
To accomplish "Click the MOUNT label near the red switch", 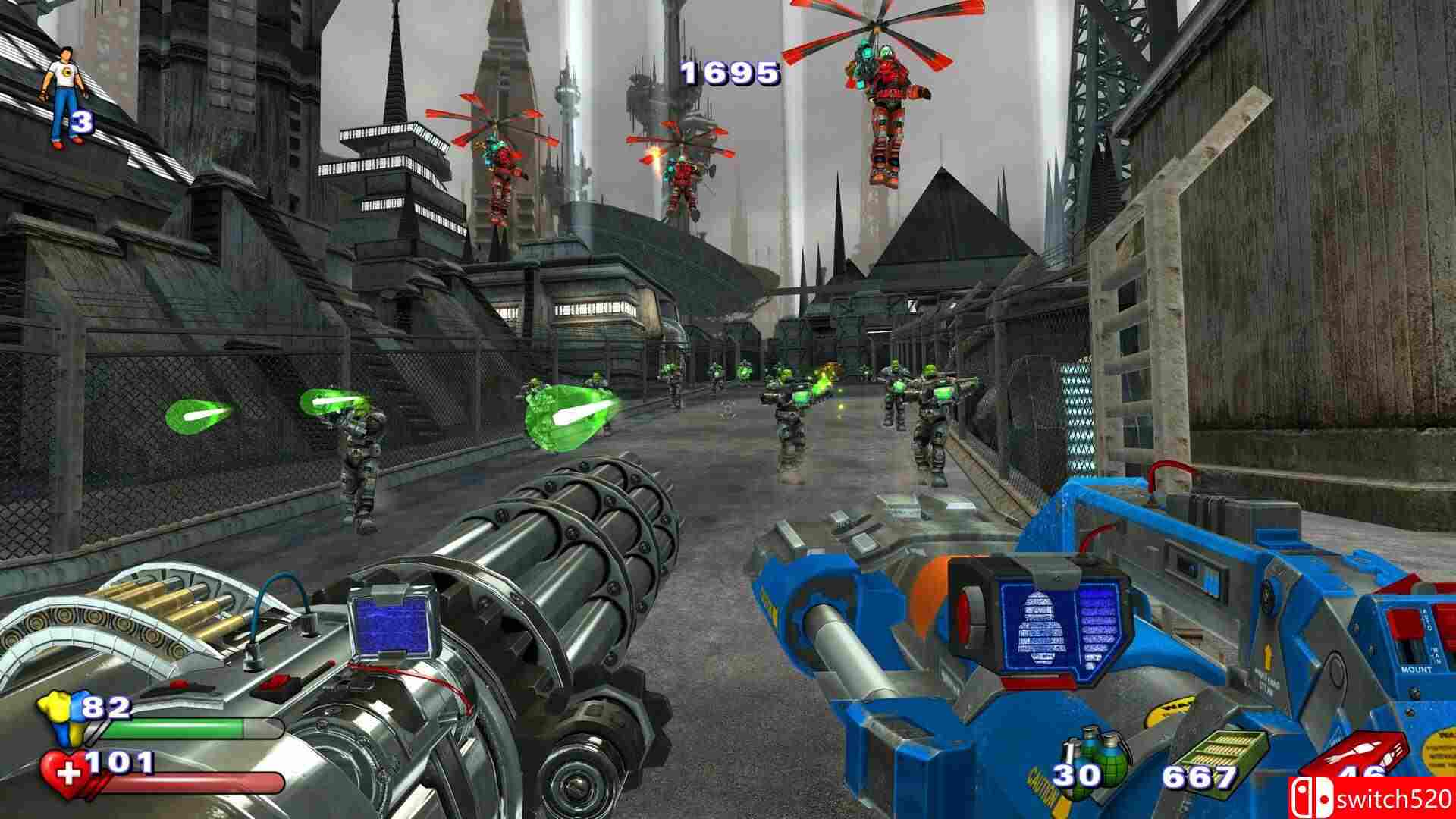I will pyautogui.click(x=1417, y=670).
